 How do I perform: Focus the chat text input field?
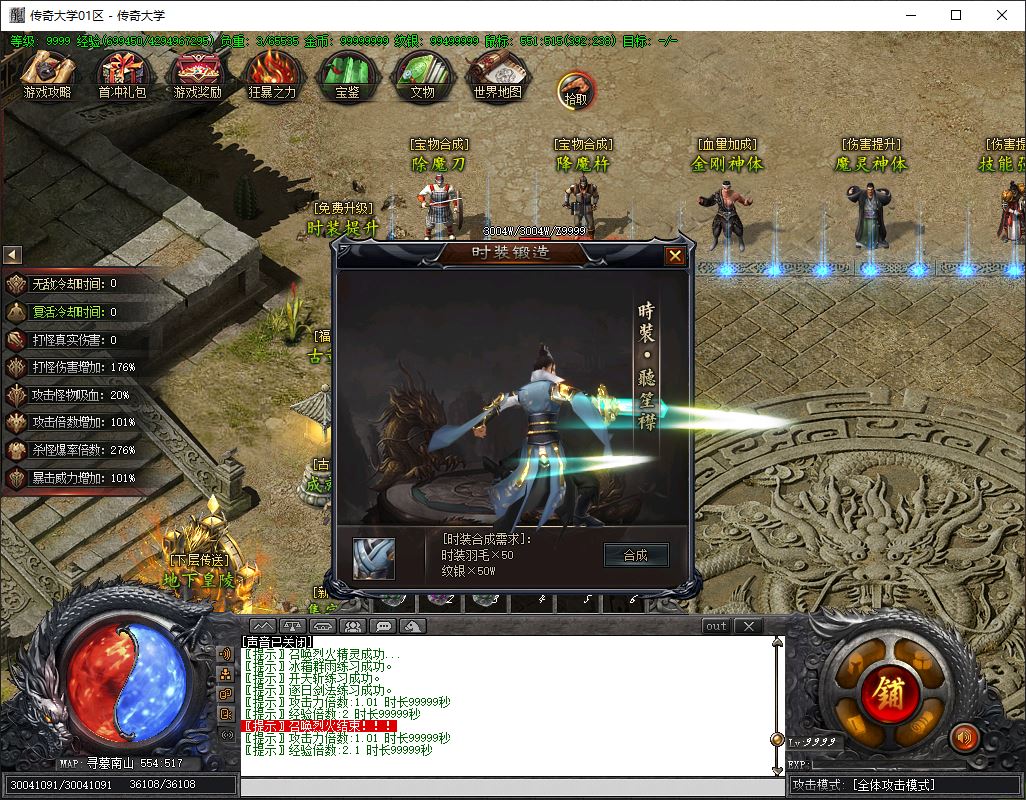pyautogui.click(x=510, y=787)
